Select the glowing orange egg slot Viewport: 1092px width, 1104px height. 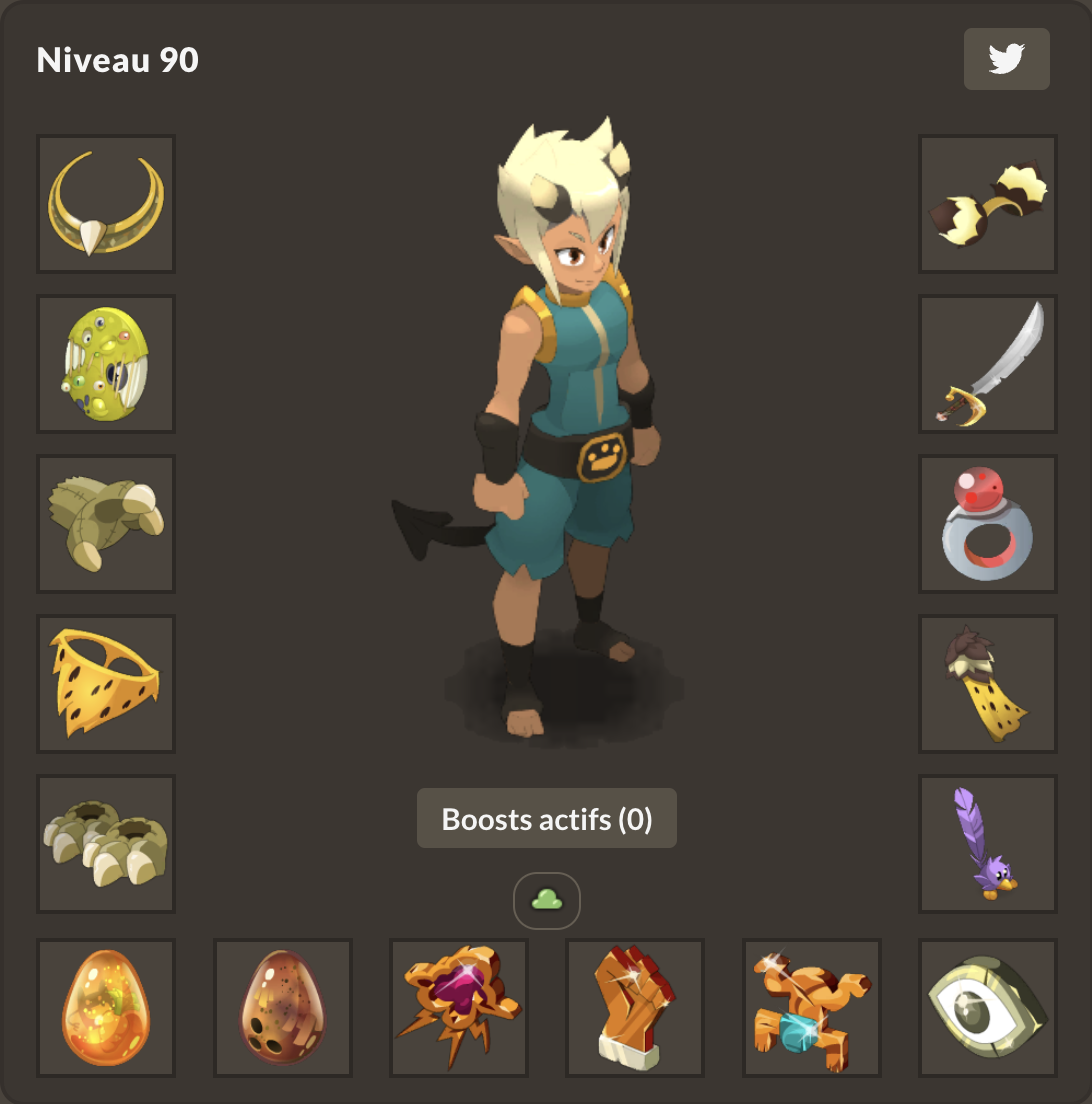point(106,1008)
